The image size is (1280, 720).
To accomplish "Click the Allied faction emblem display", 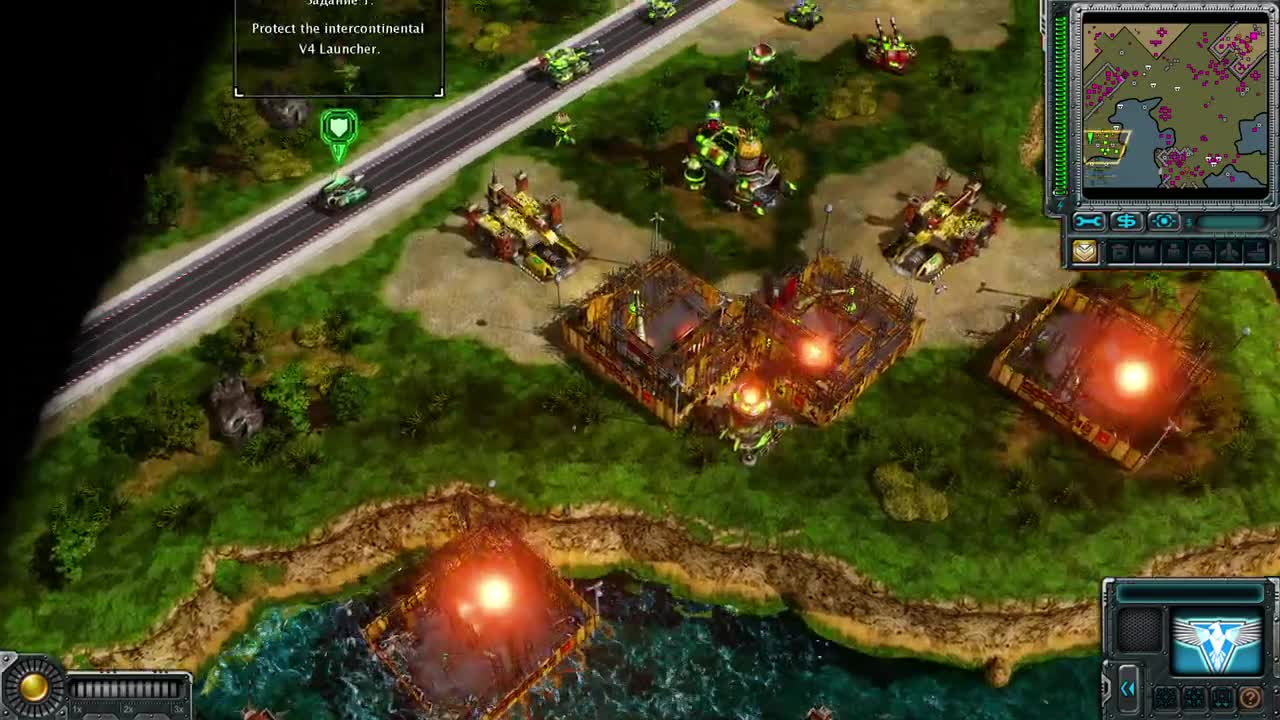I will 1216,642.
